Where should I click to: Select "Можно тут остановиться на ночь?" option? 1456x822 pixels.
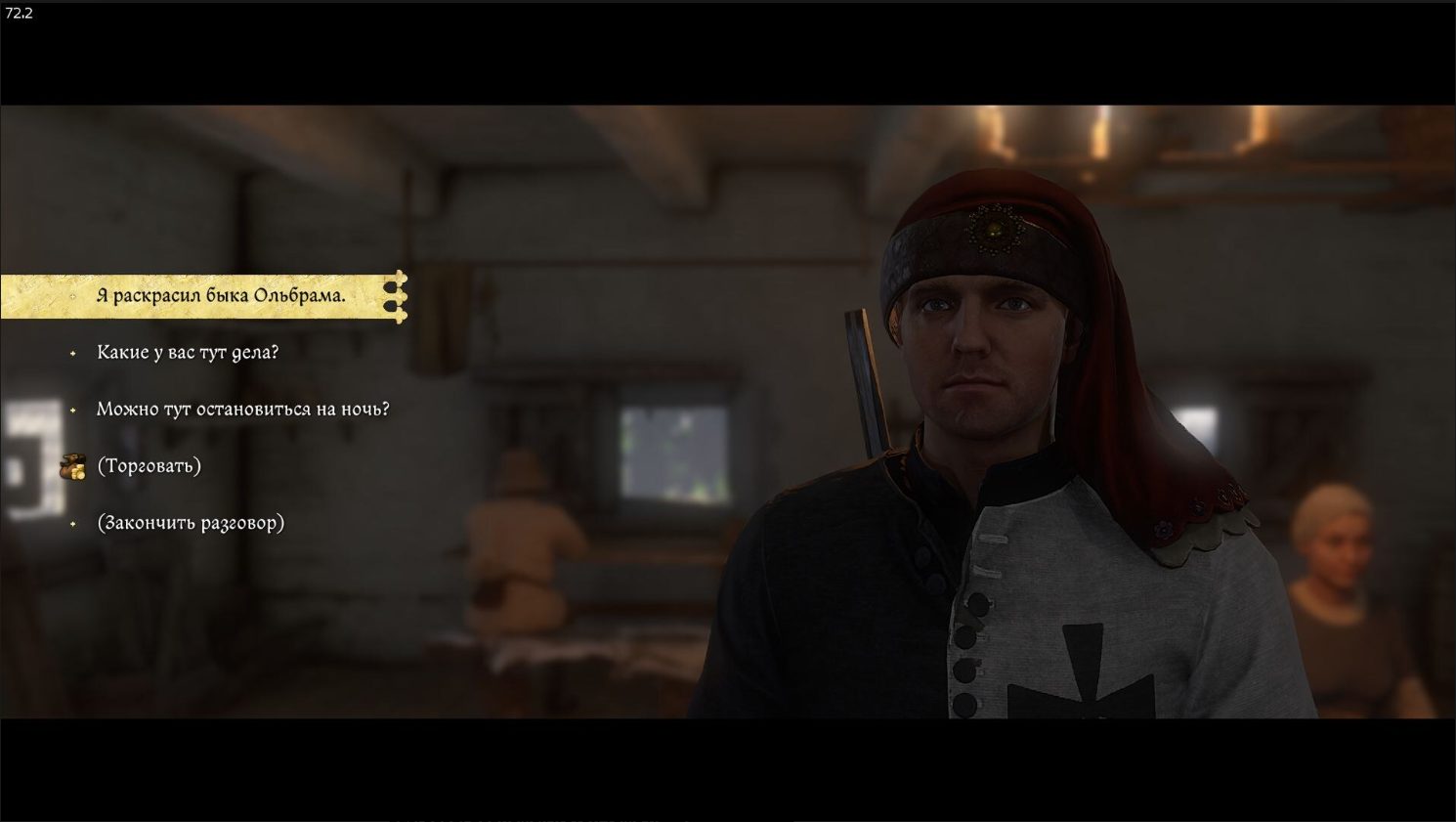(x=242, y=410)
